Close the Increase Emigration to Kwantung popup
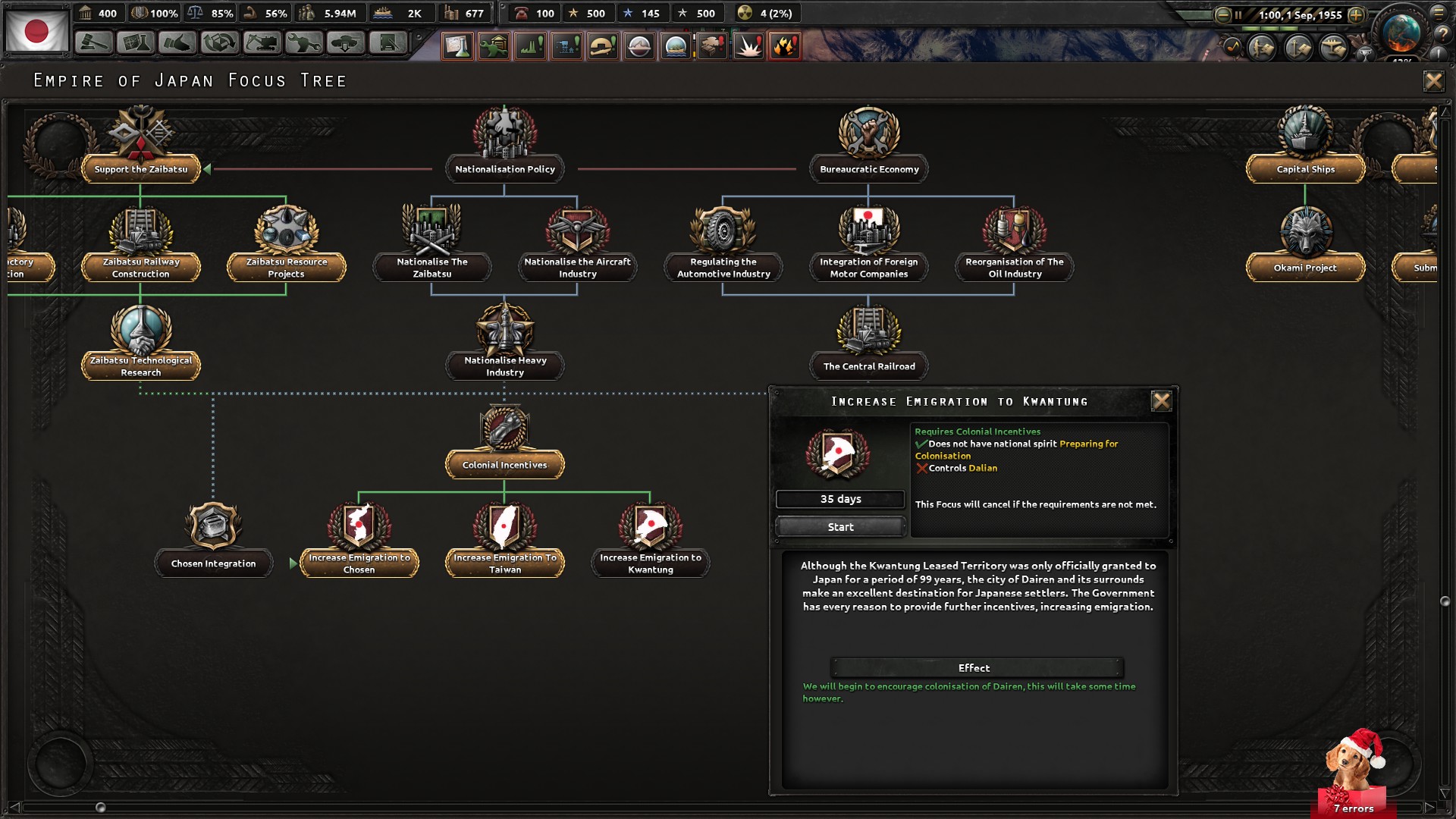 pos(1163,402)
